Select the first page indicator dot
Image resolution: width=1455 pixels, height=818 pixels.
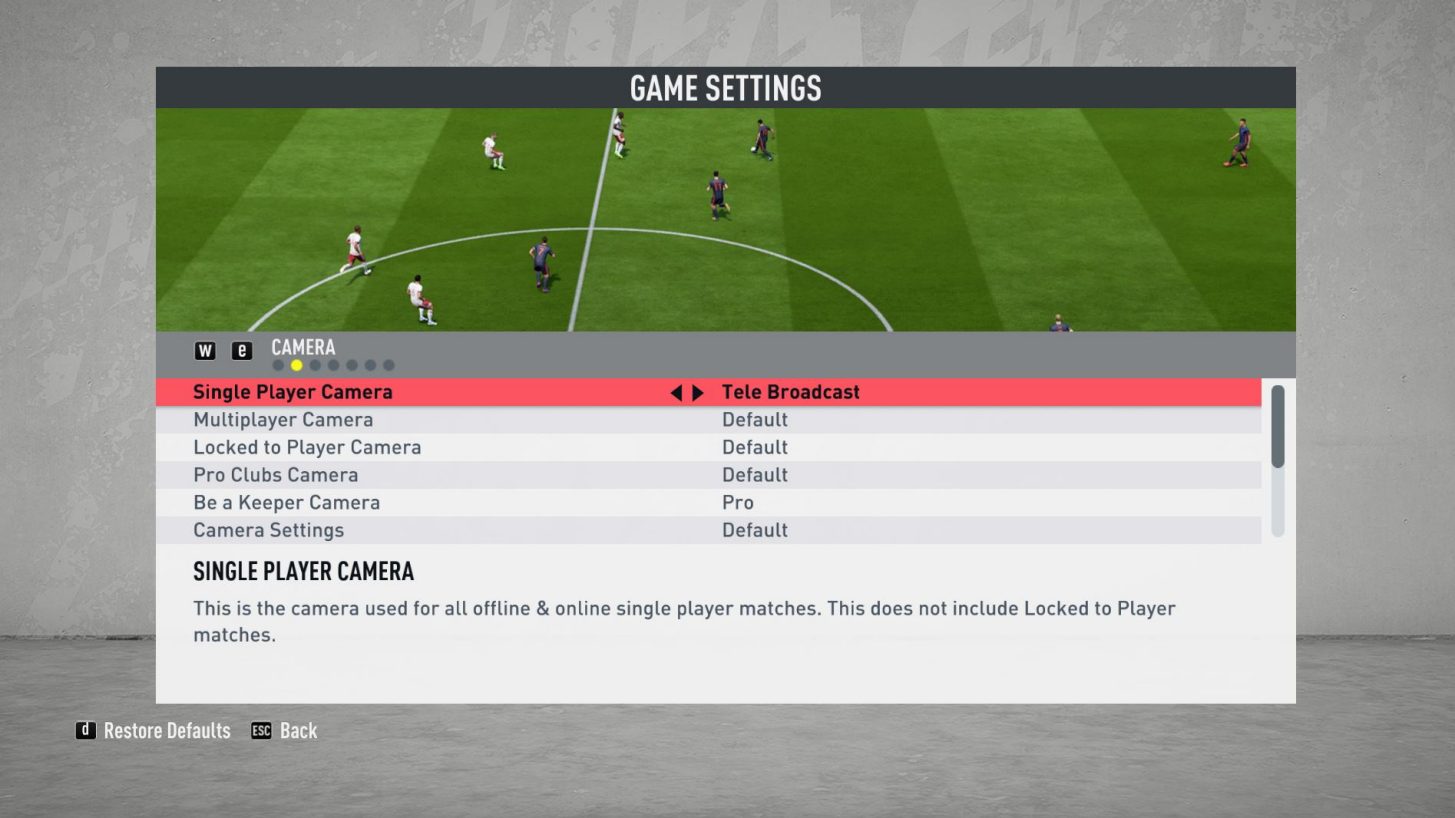pyautogui.click(x=278, y=364)
